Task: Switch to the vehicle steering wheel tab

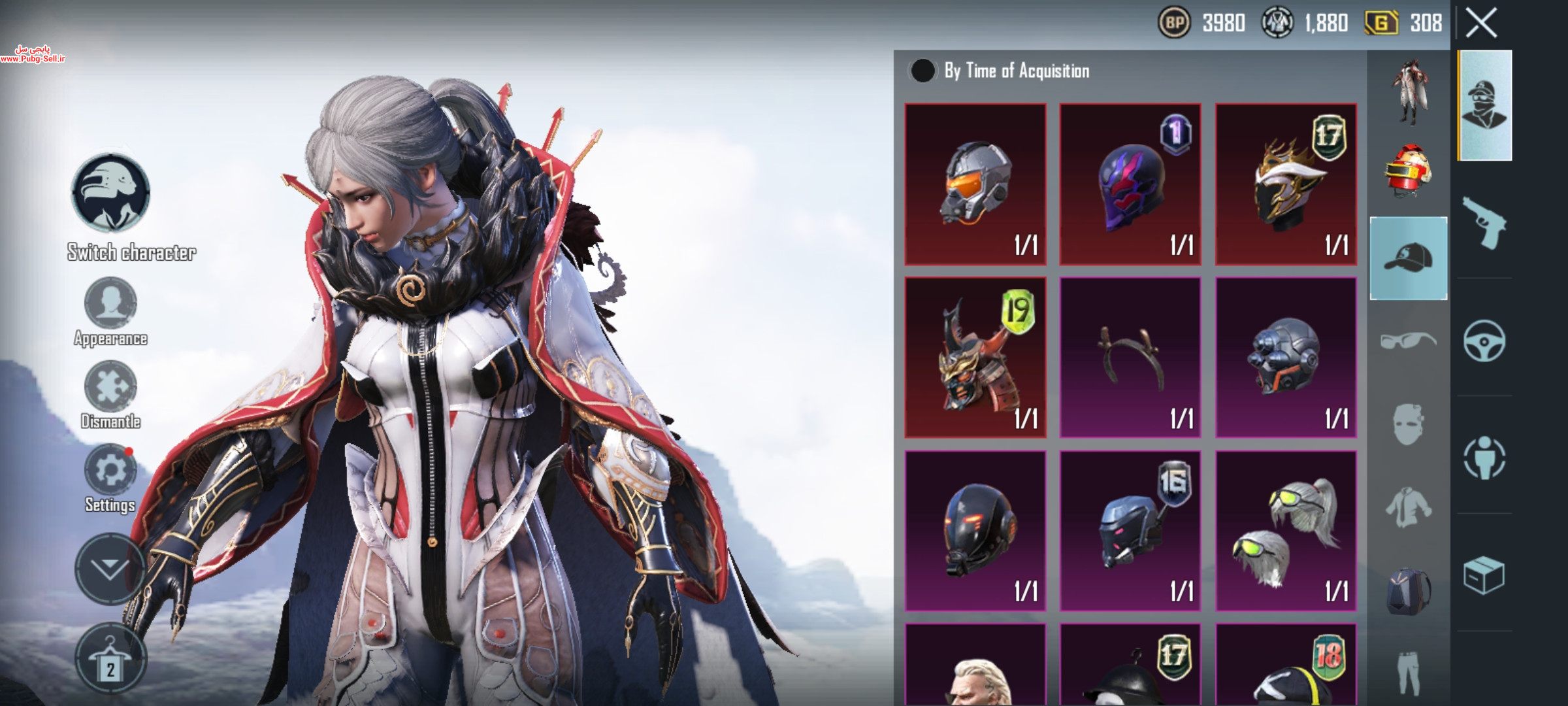Action: (x=1484, y=341)
